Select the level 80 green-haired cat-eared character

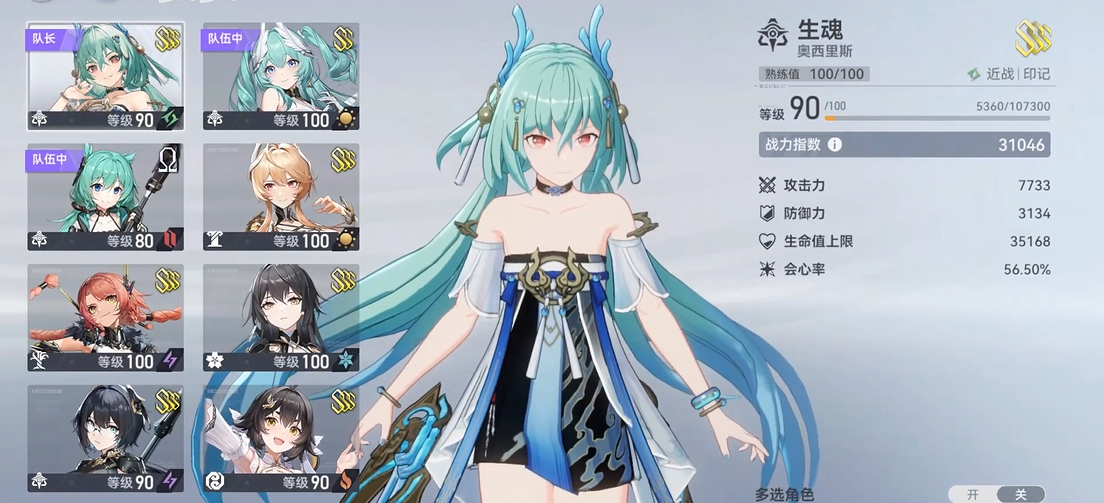(105, 197)
